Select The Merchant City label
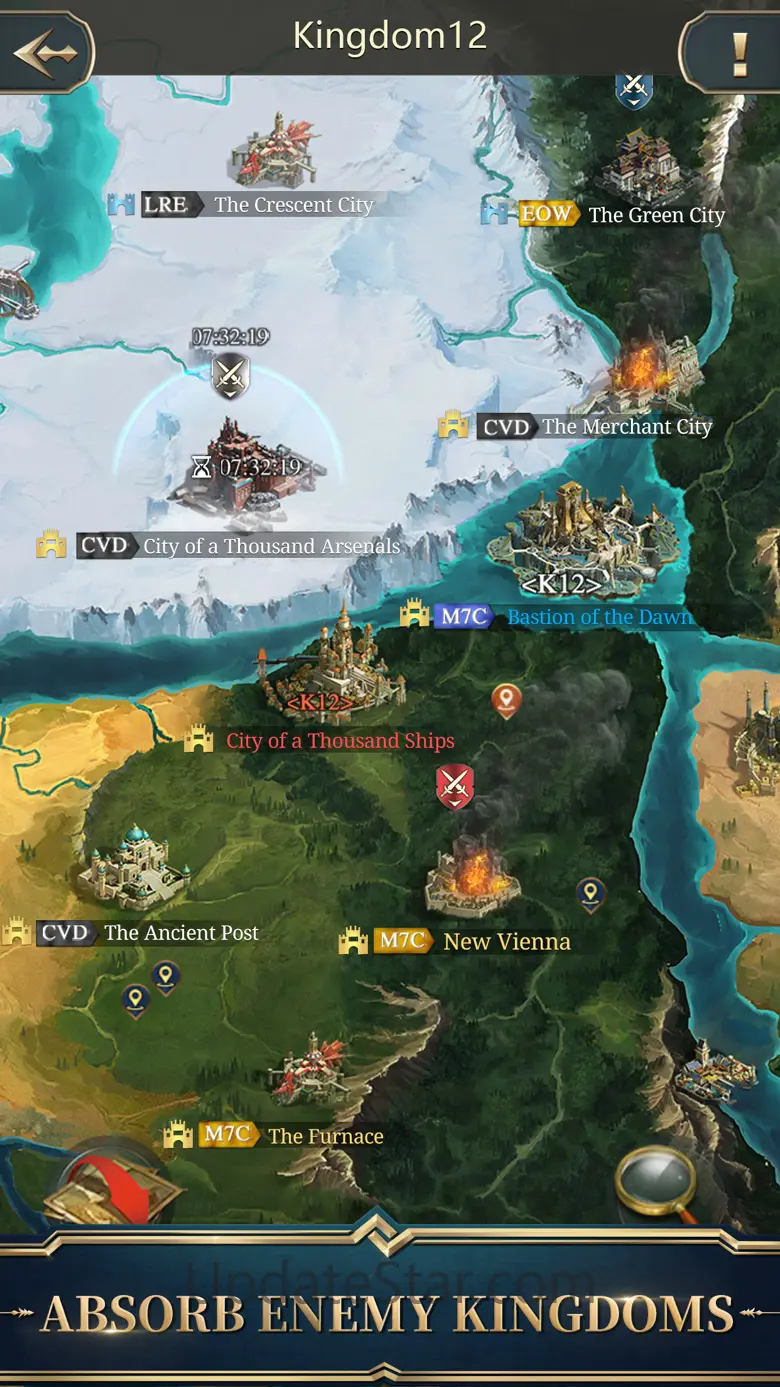The image size is (780, 1387). (x=626, y=427)
